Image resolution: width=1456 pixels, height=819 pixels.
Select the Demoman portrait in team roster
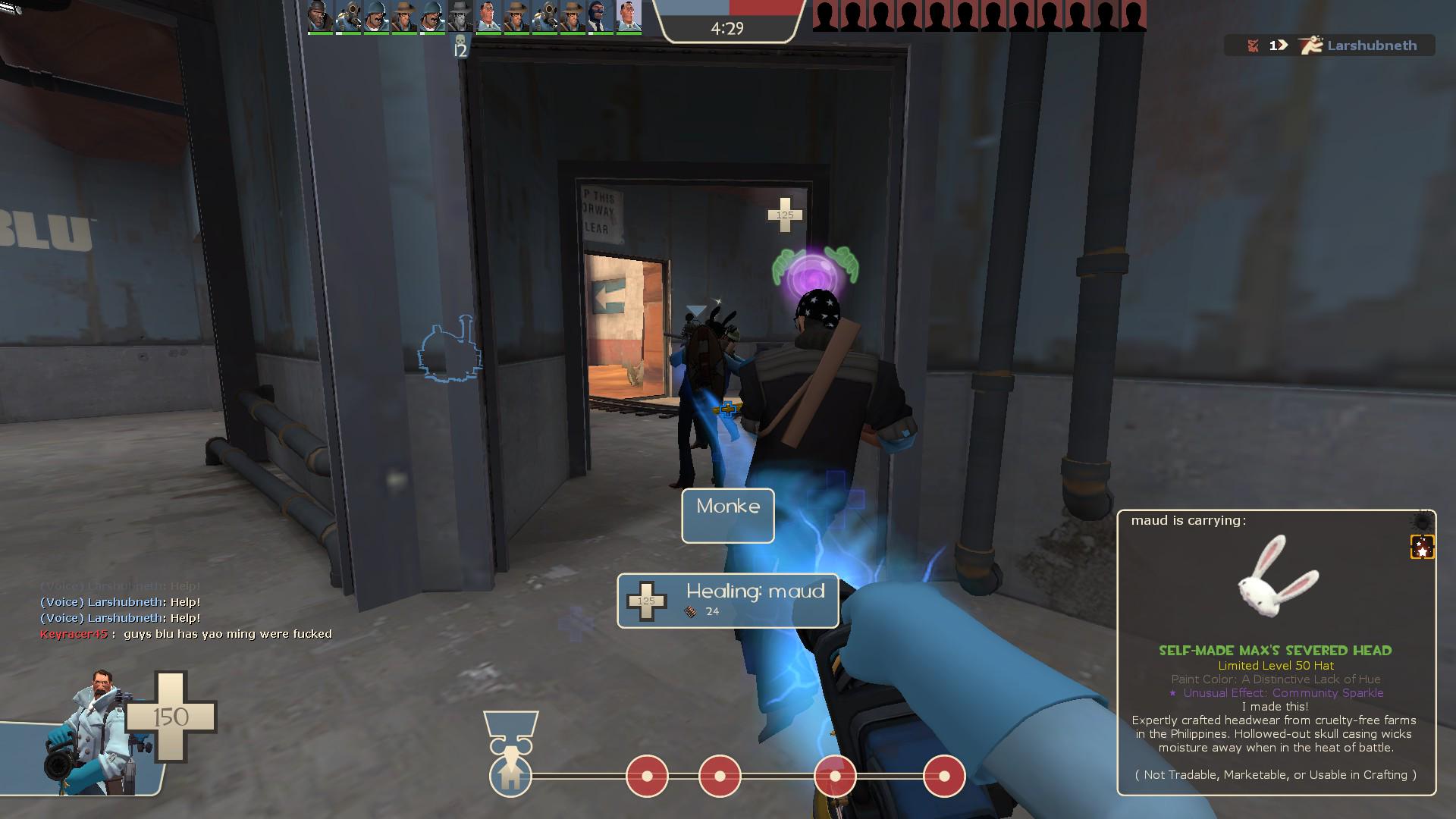point(320,17)
